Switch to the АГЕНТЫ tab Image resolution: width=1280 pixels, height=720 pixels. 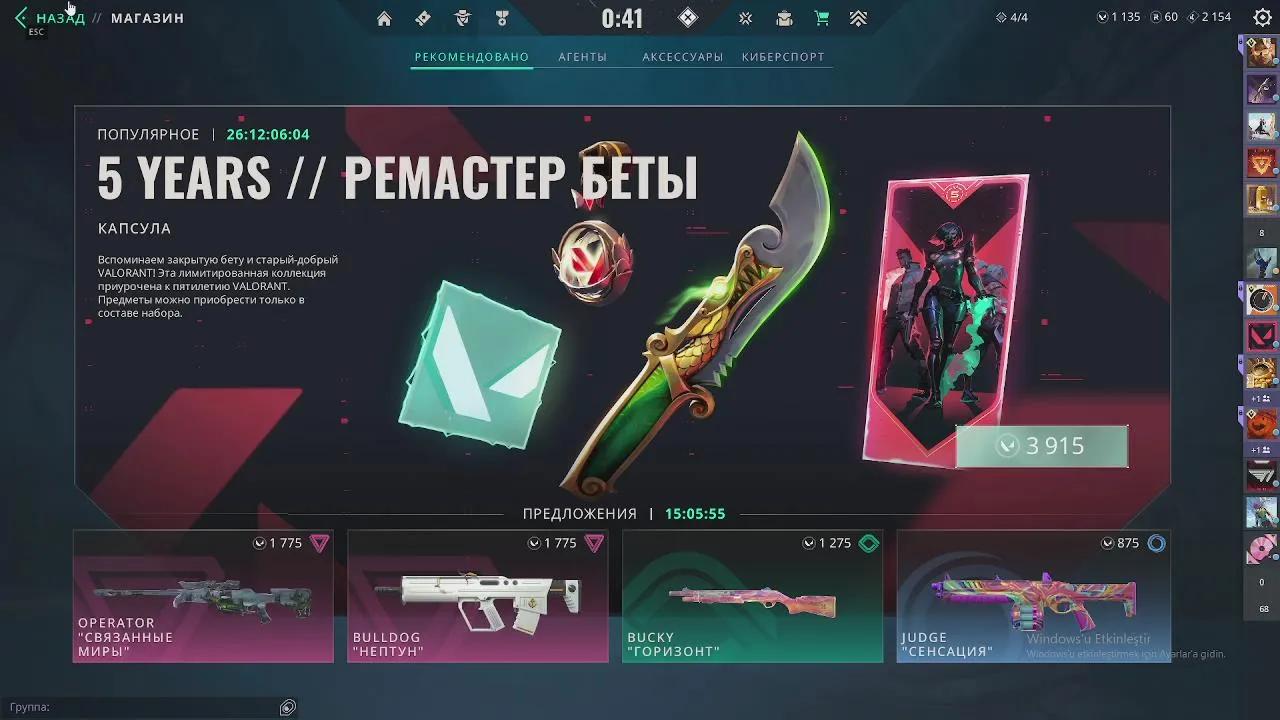point(586,57)
